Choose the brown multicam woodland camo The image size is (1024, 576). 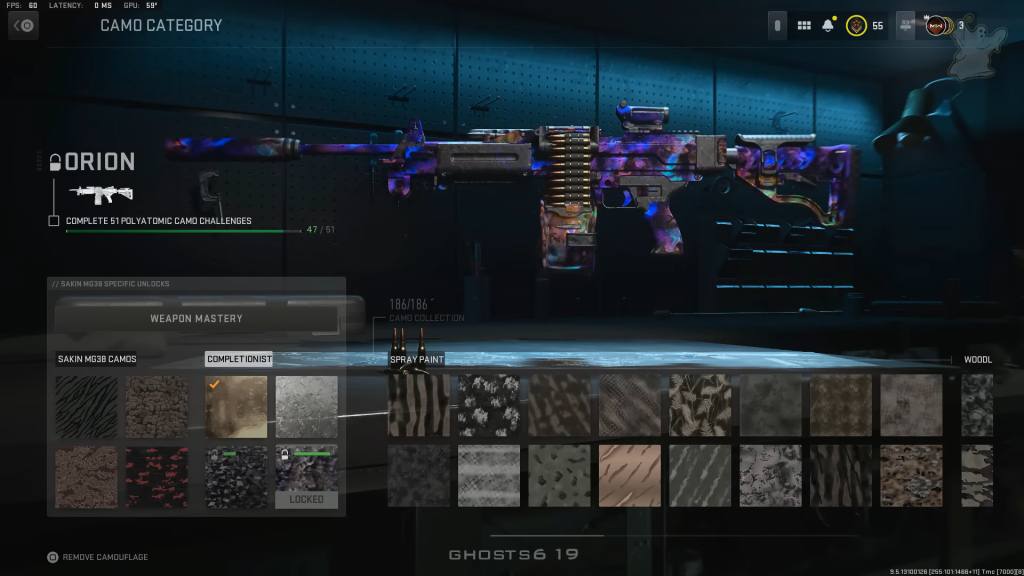point(911,476)
